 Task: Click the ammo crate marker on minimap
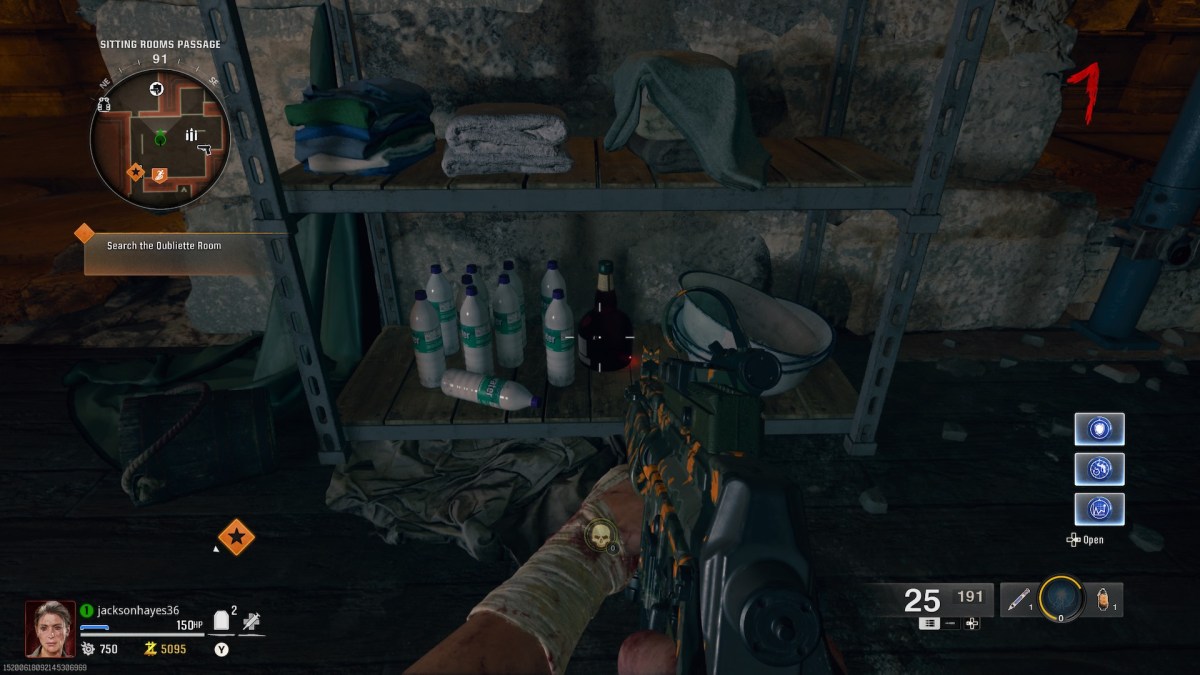[x=193, y=133]
